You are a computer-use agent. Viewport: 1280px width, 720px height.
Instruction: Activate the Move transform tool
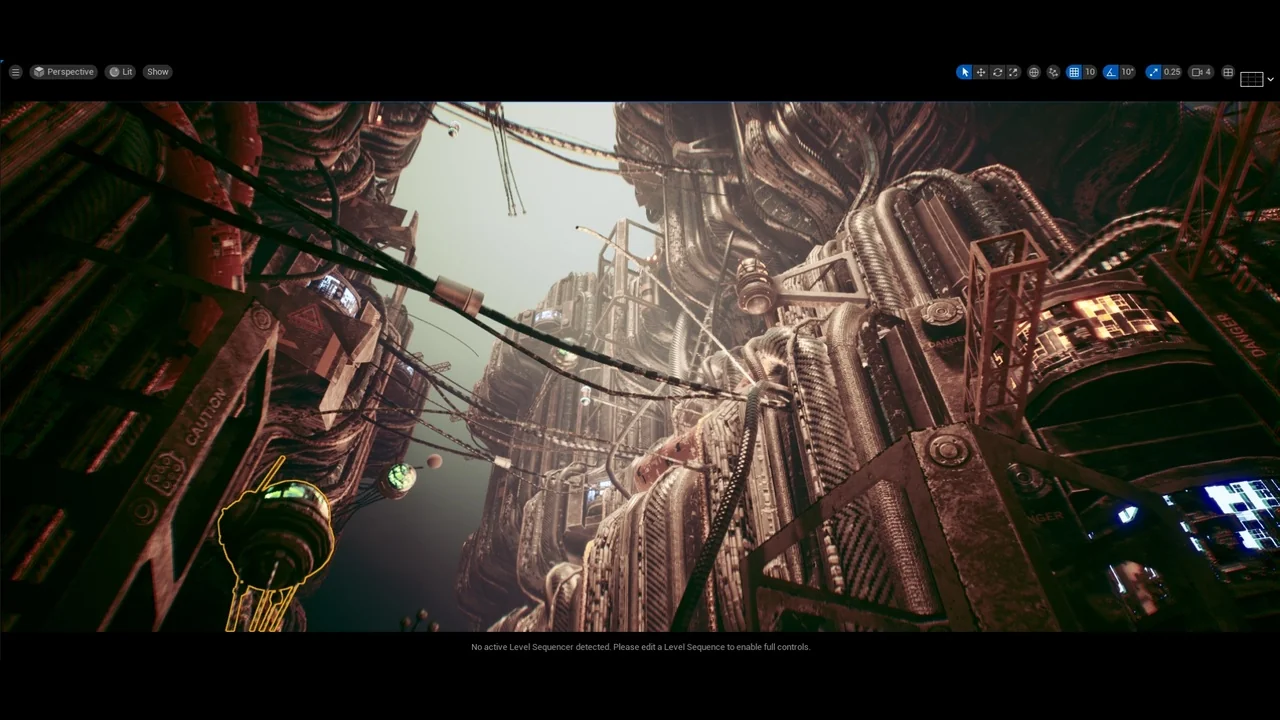[980, 71]
